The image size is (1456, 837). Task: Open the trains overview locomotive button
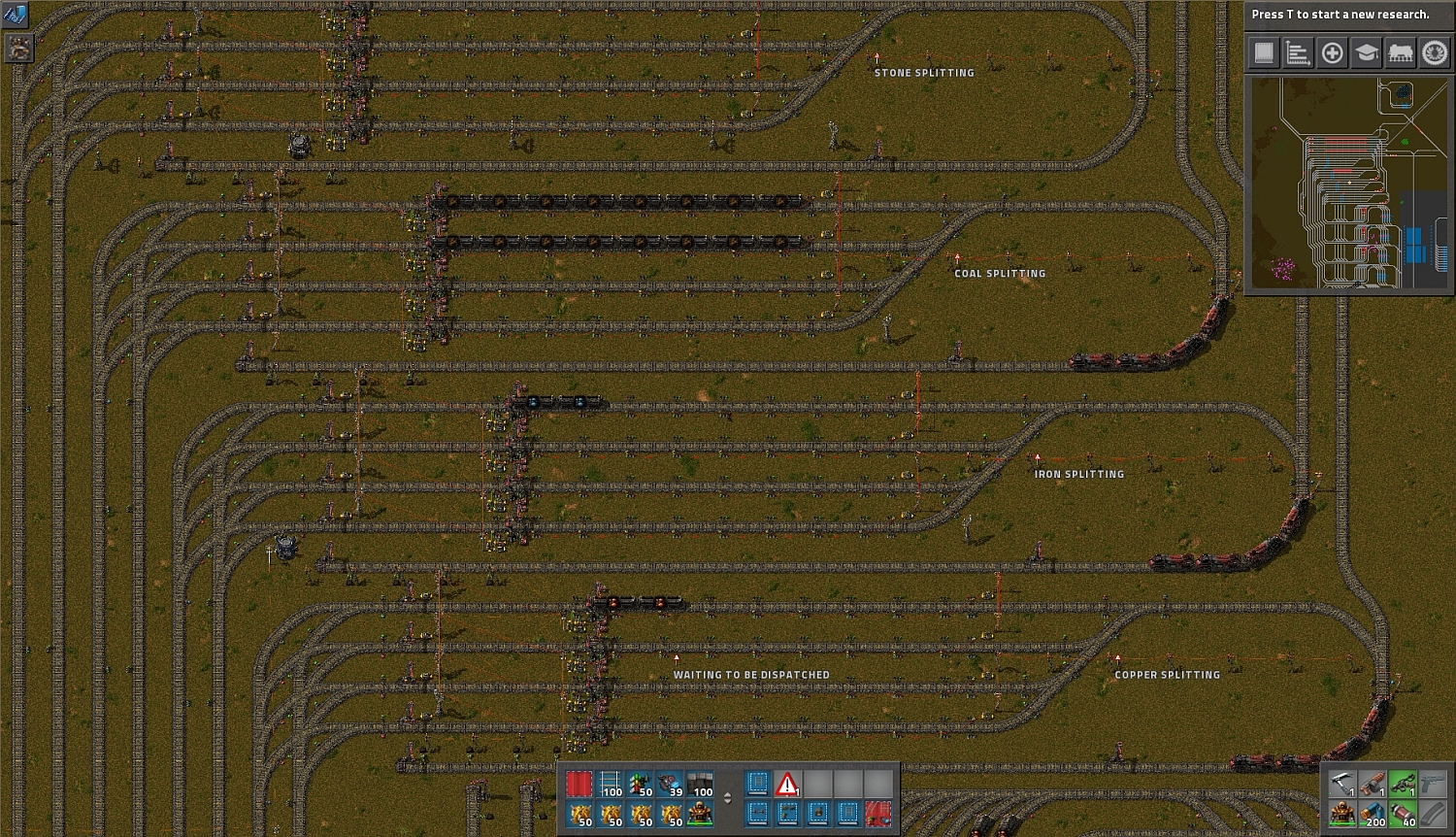pos(1400,53)
